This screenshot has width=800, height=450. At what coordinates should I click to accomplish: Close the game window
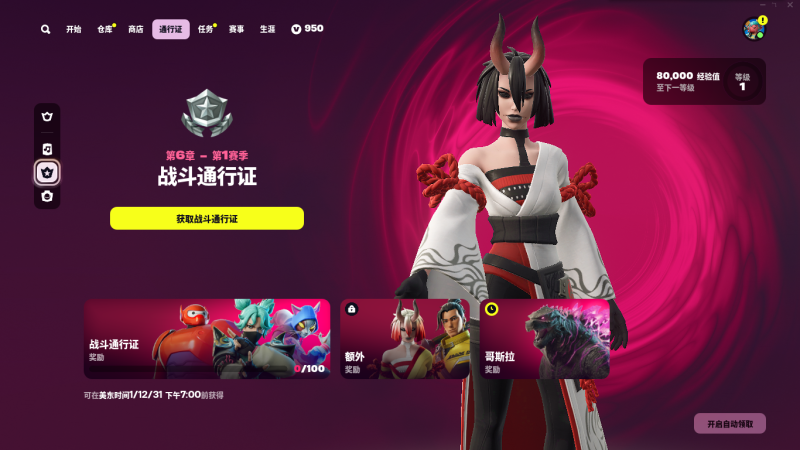[x=789, y=5]
